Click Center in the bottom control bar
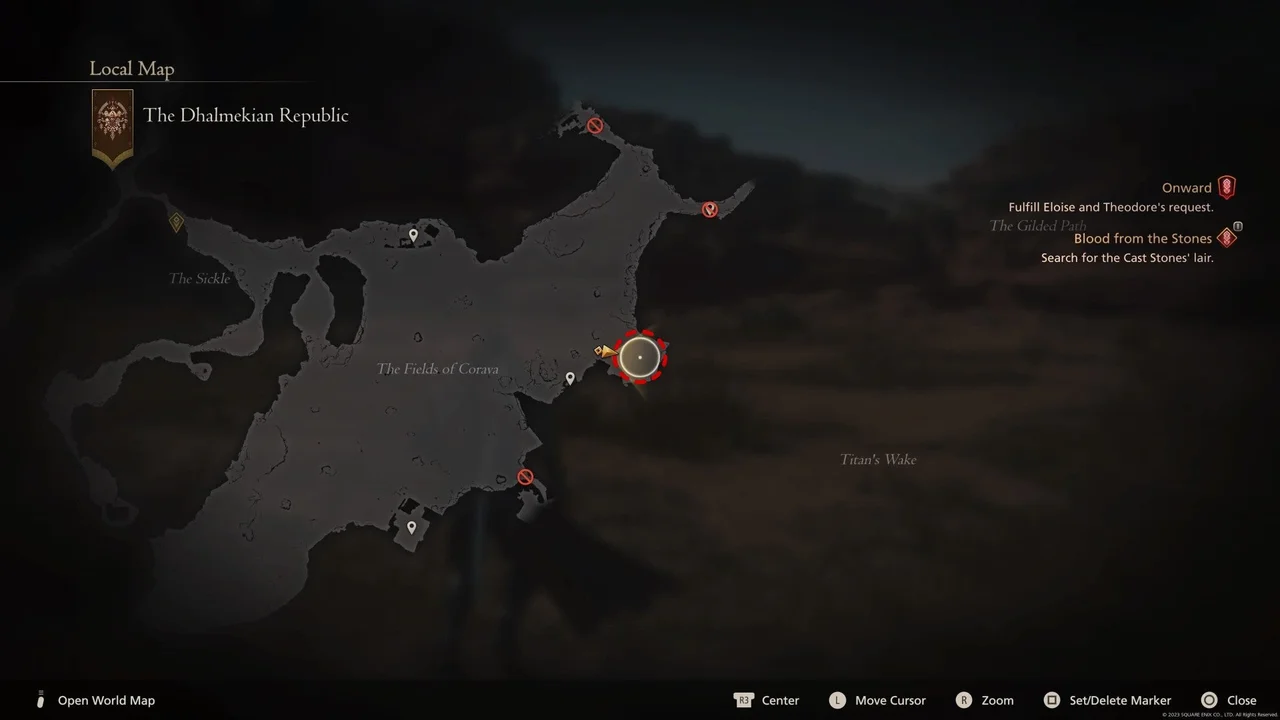Image resolution: width=1280 pixels, height=720 pixels. pyautogui.click(x=780, y=700)
